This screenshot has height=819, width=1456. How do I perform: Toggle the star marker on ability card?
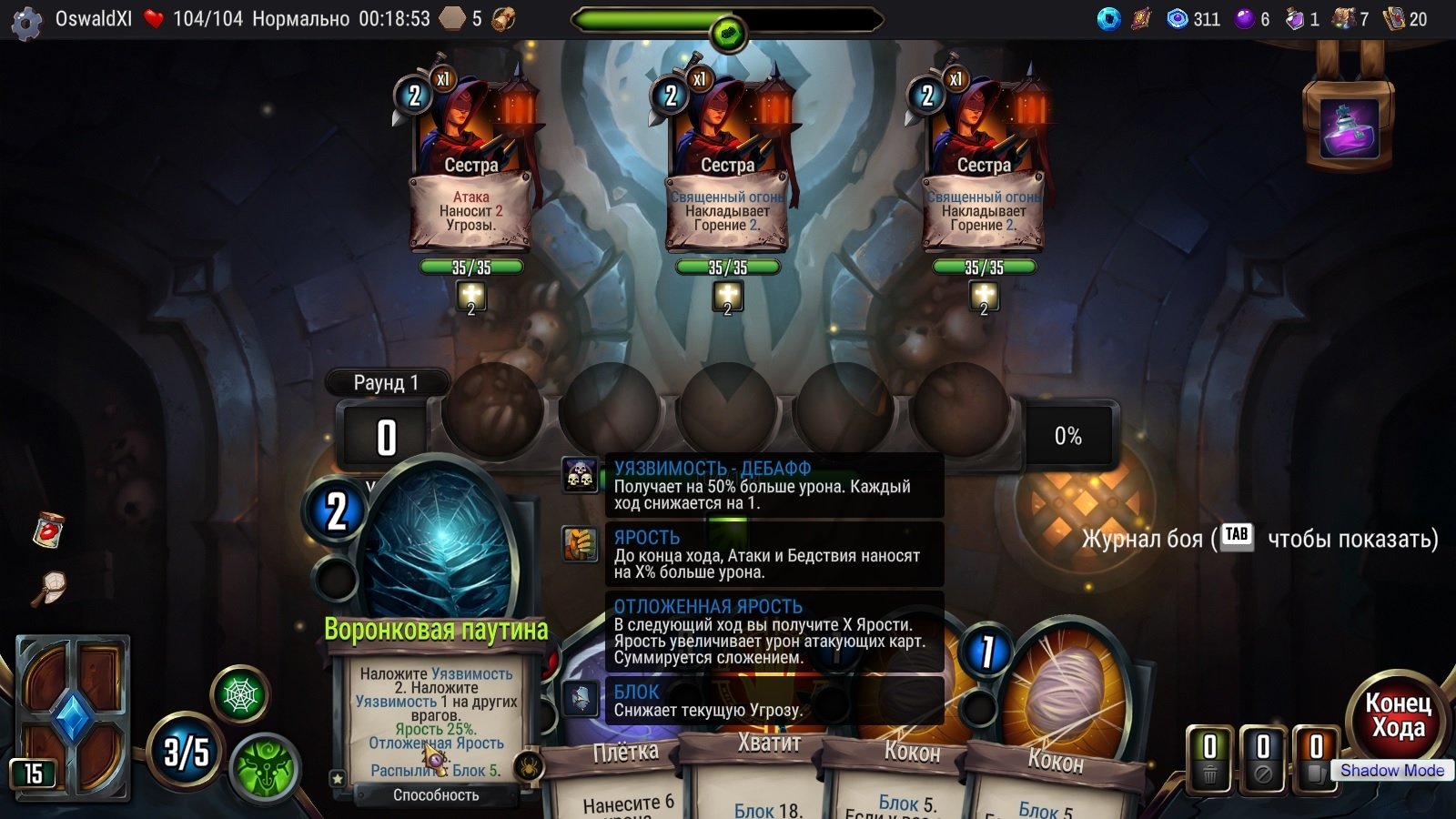[x=338, y=779]
